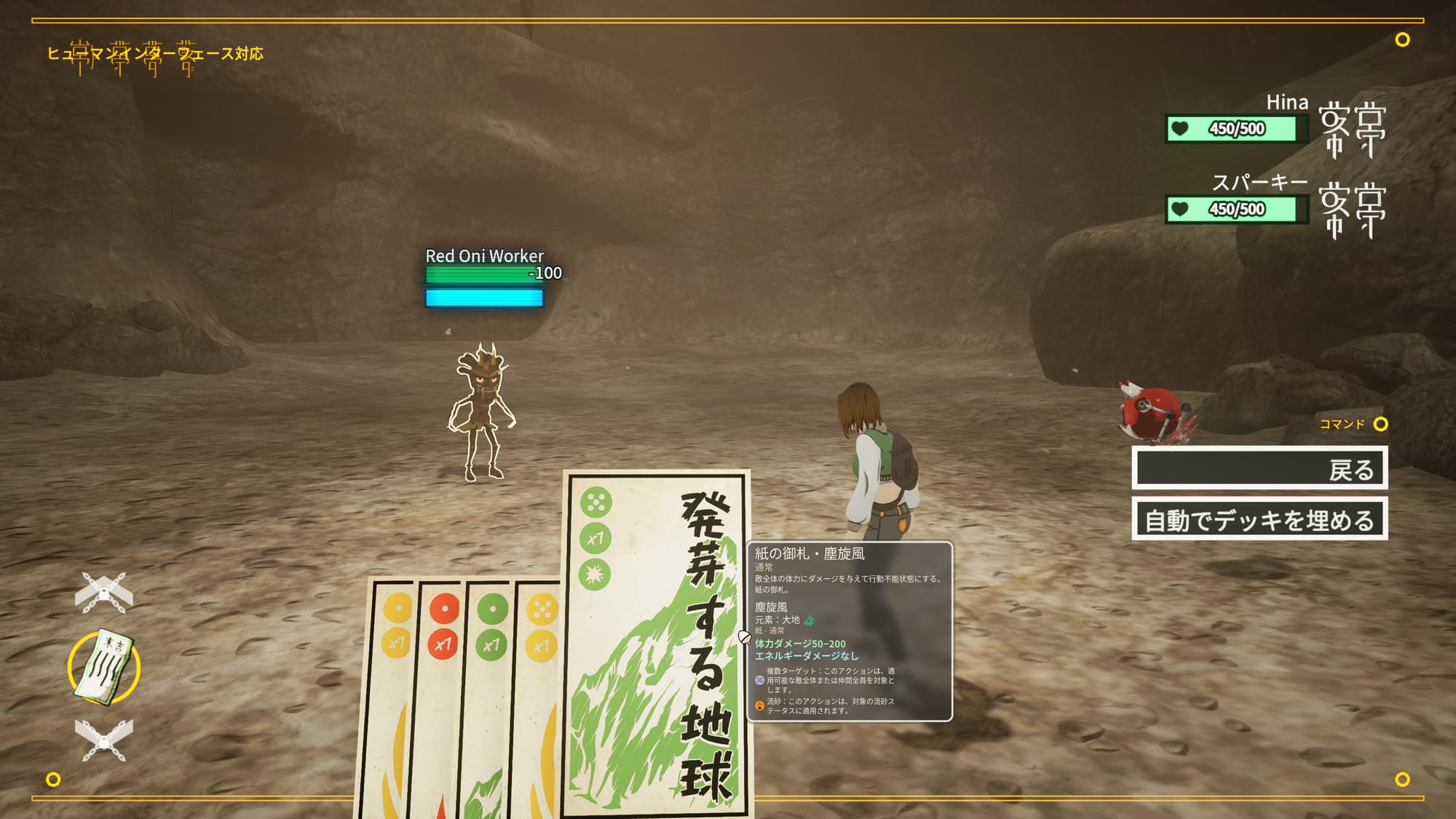
Task: Choose 自動でデッキを埋める to auto-fill the deck
Action: tap(1259, 520)
